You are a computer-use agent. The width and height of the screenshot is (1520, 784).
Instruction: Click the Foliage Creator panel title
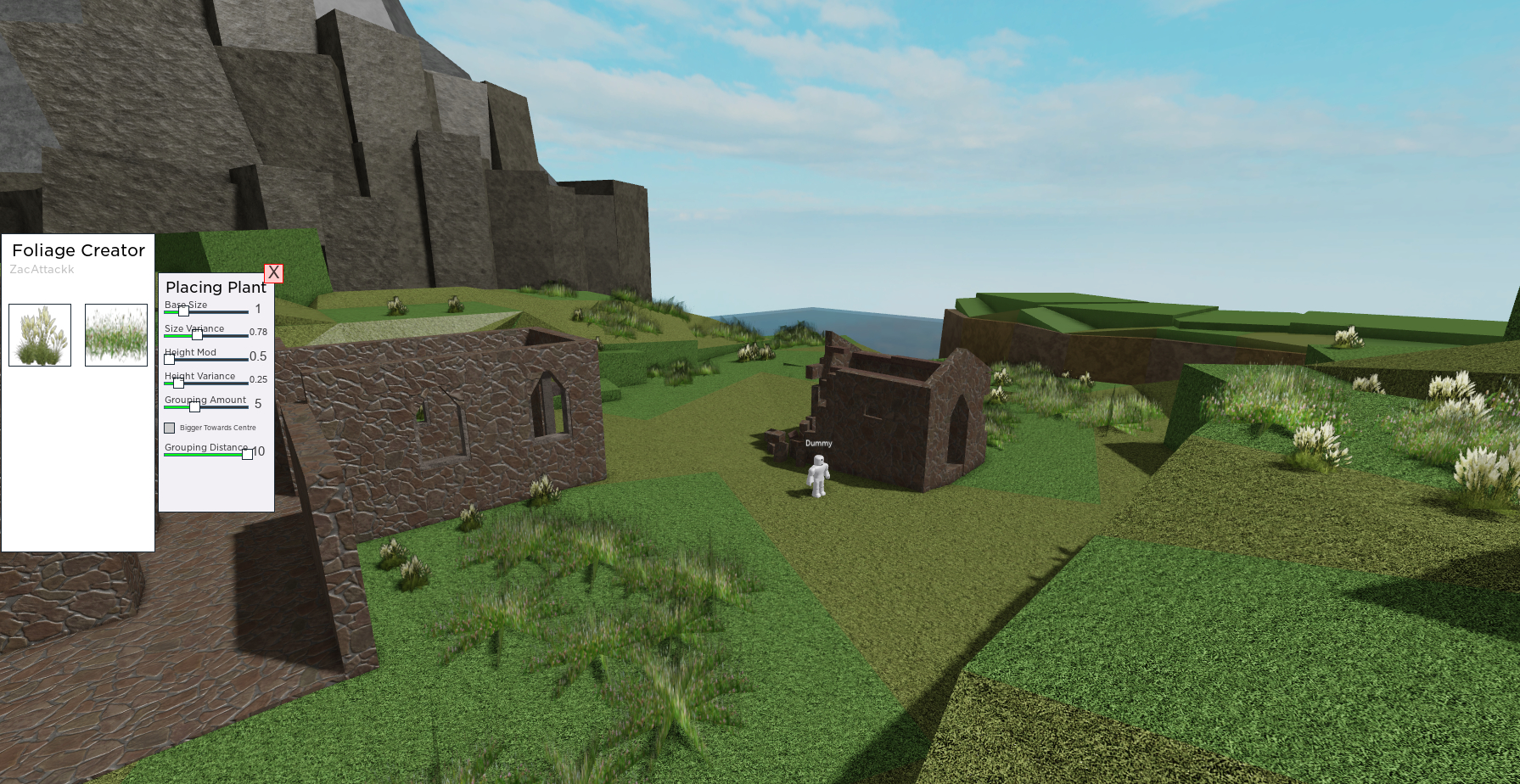(x=77, y=250)
